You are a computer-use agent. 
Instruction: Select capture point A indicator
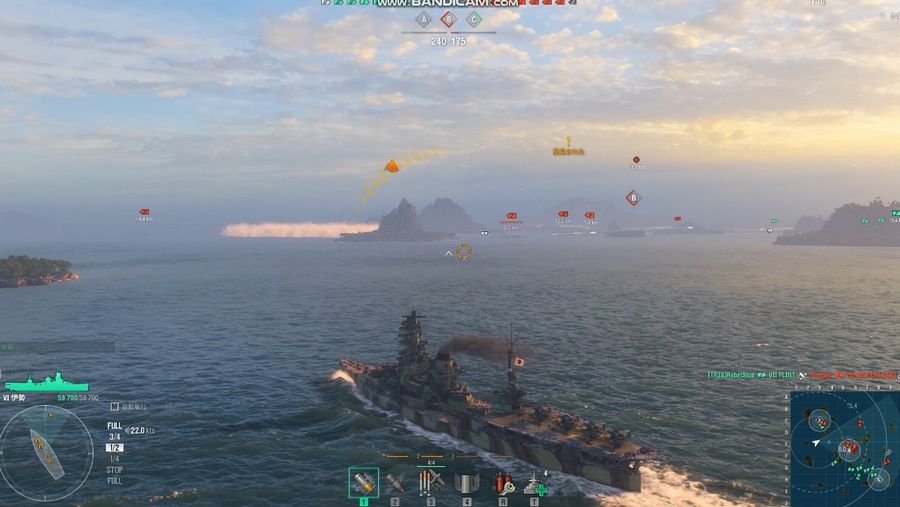click(x=423, y=19)
